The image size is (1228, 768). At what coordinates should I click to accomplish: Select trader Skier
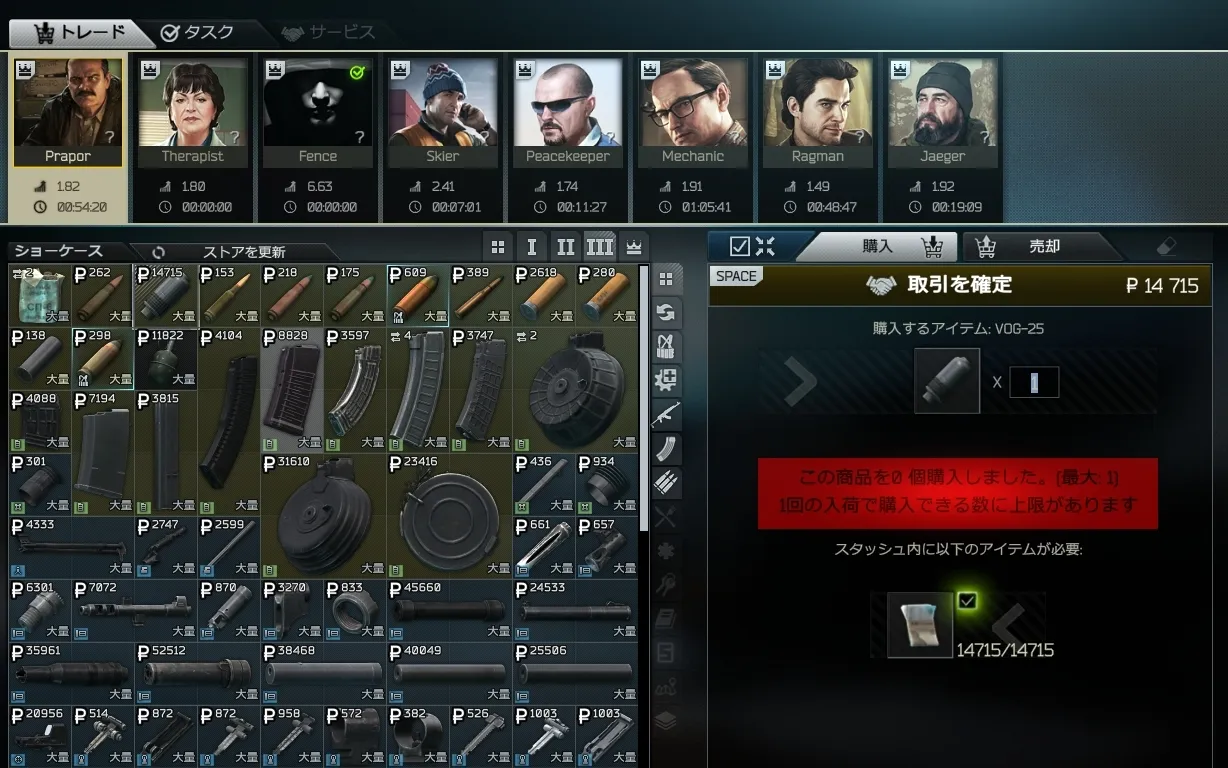[442, 111]
